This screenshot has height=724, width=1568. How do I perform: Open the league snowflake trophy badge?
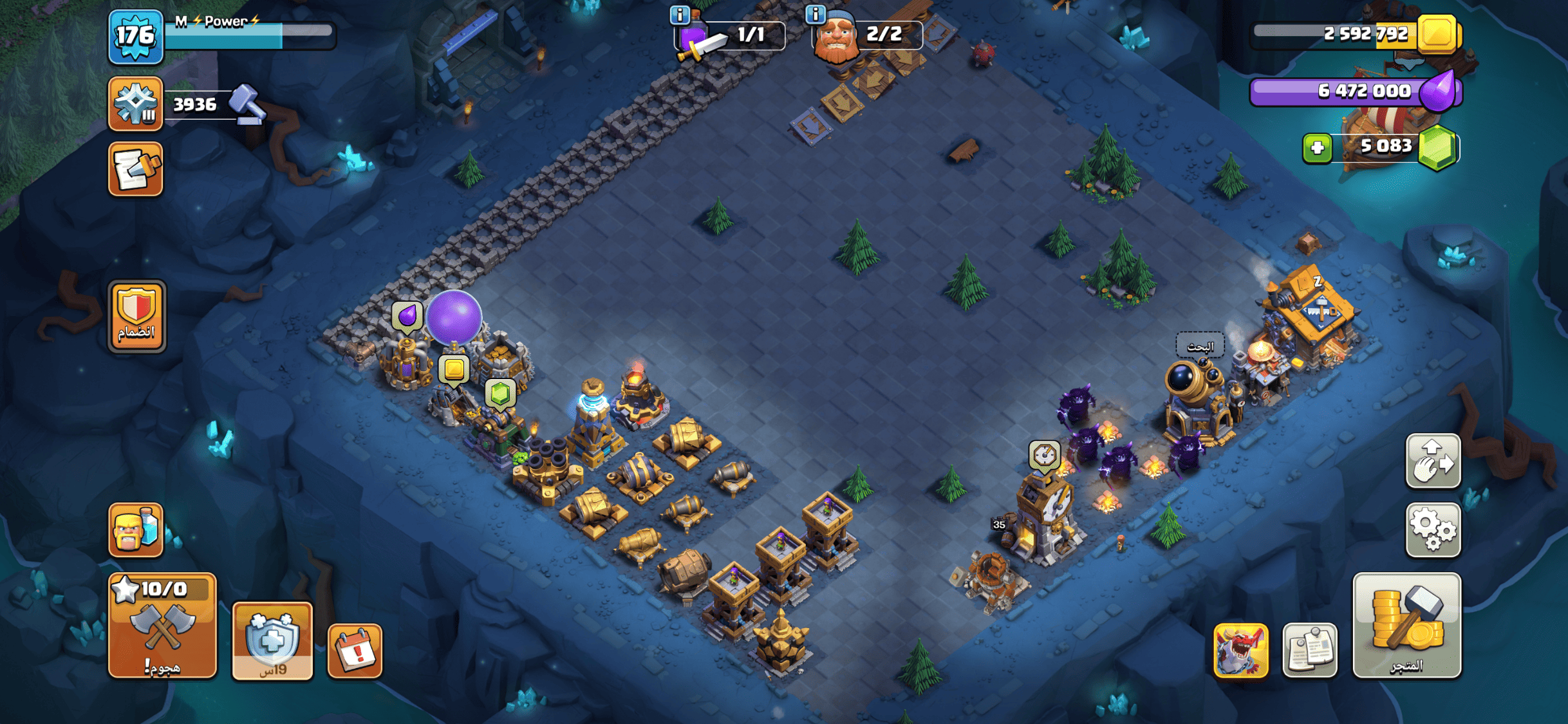135,104
